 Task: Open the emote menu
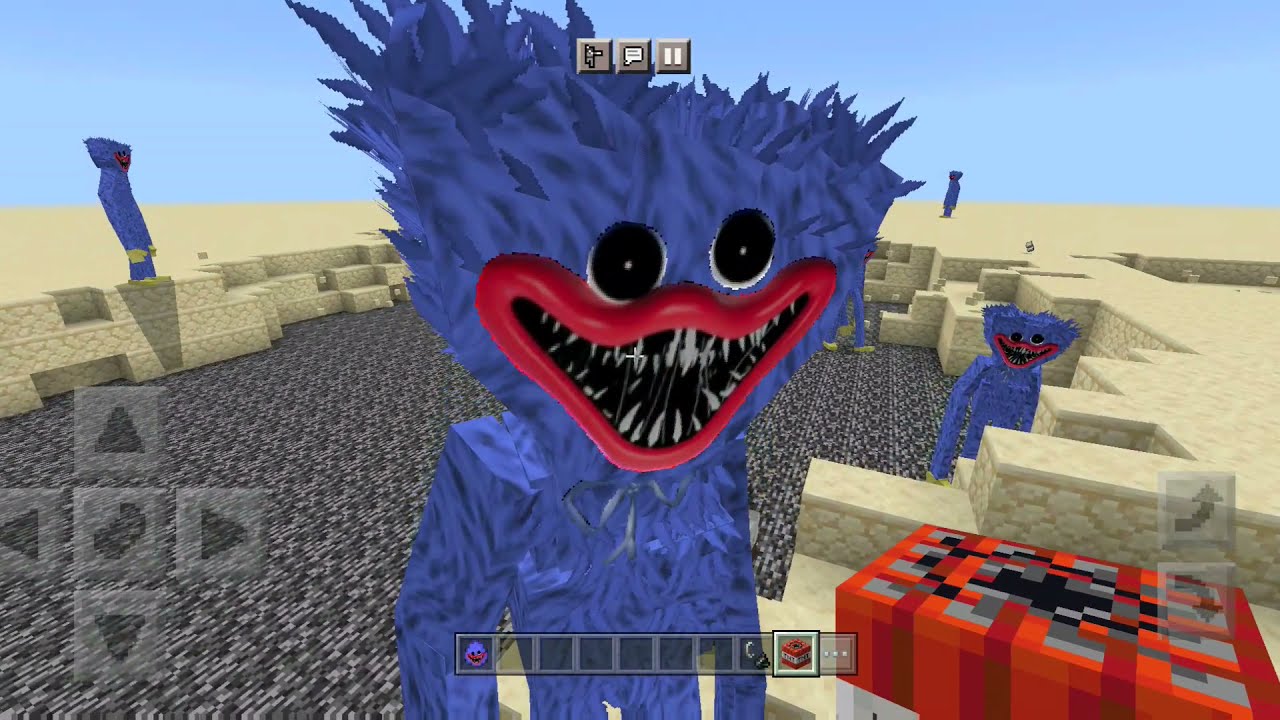[595, 57]
